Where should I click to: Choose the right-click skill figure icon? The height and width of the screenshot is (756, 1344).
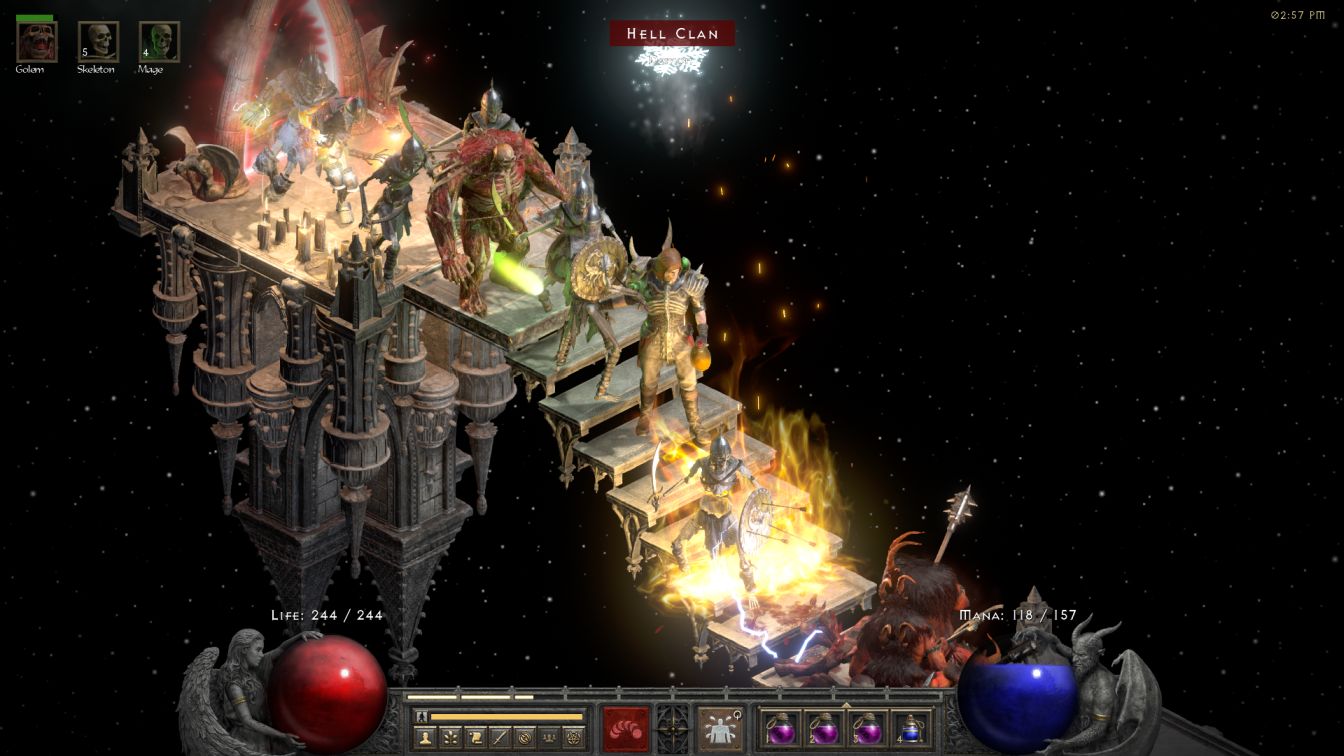point(719,729)
